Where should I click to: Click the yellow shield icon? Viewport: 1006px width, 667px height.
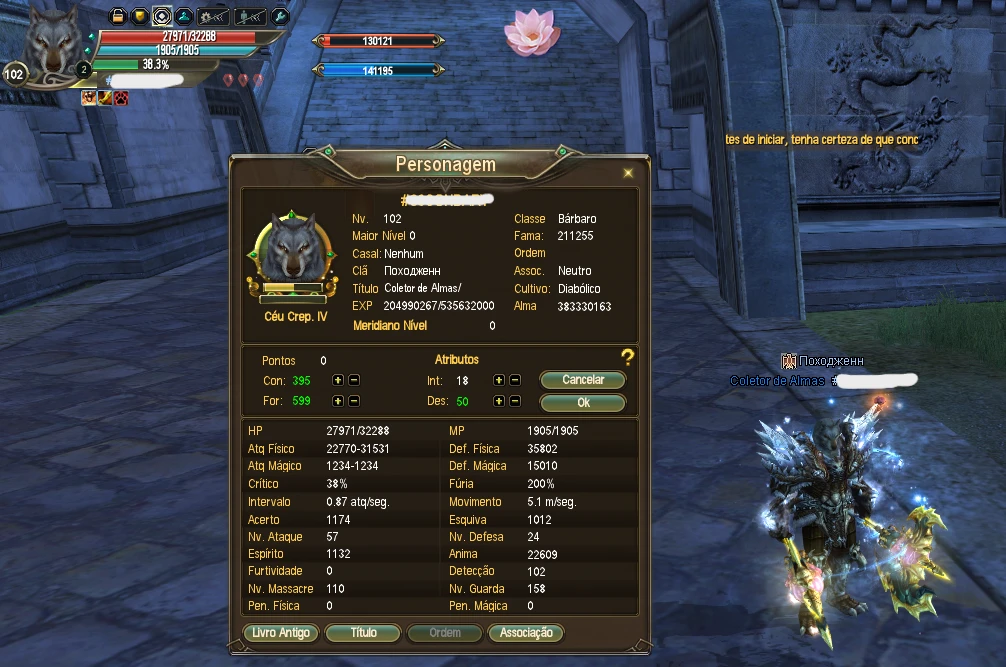point(139,16)
